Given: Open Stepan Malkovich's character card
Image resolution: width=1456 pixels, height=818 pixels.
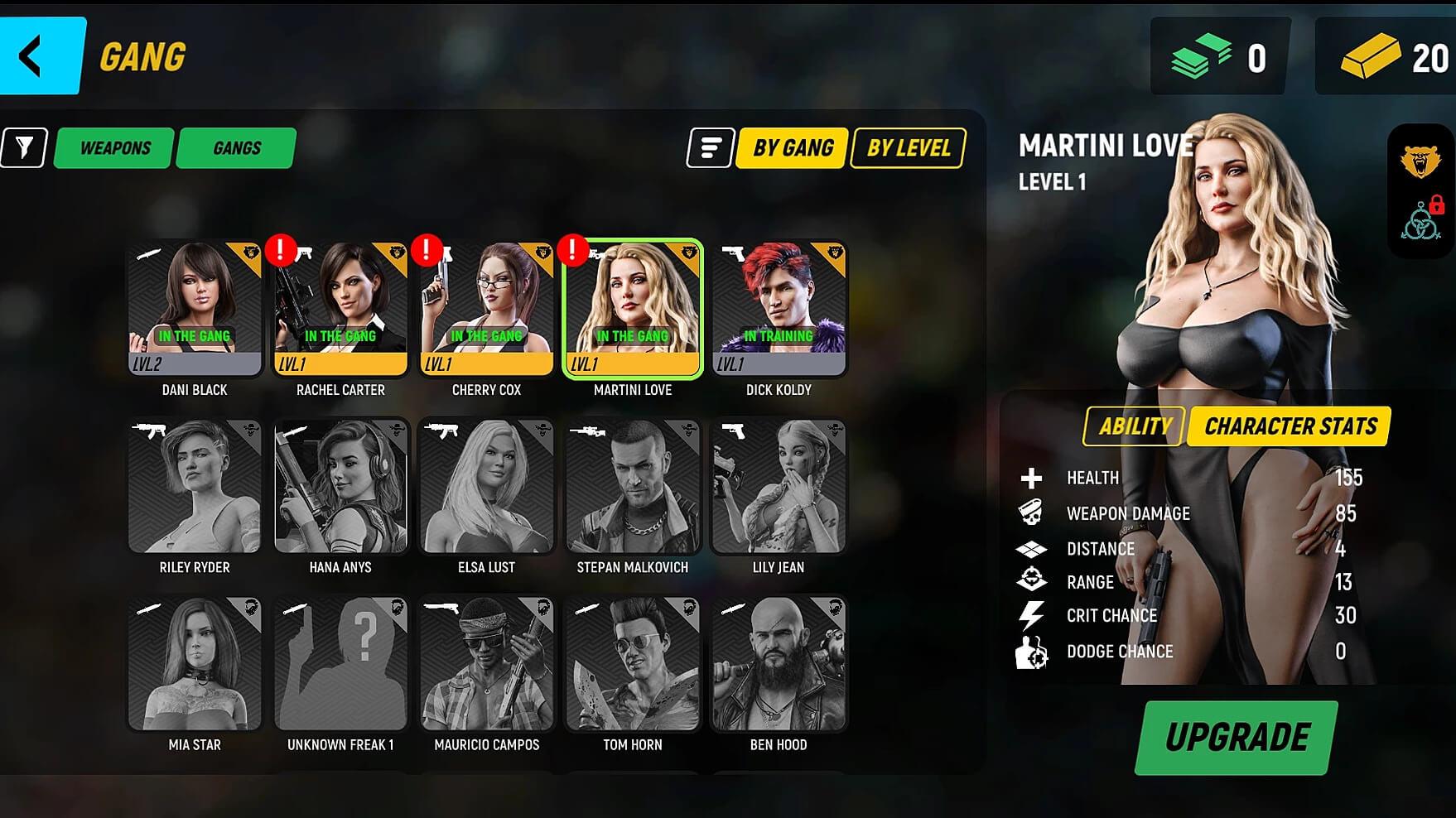Looking at the screenshot, I should click(633, 487).
